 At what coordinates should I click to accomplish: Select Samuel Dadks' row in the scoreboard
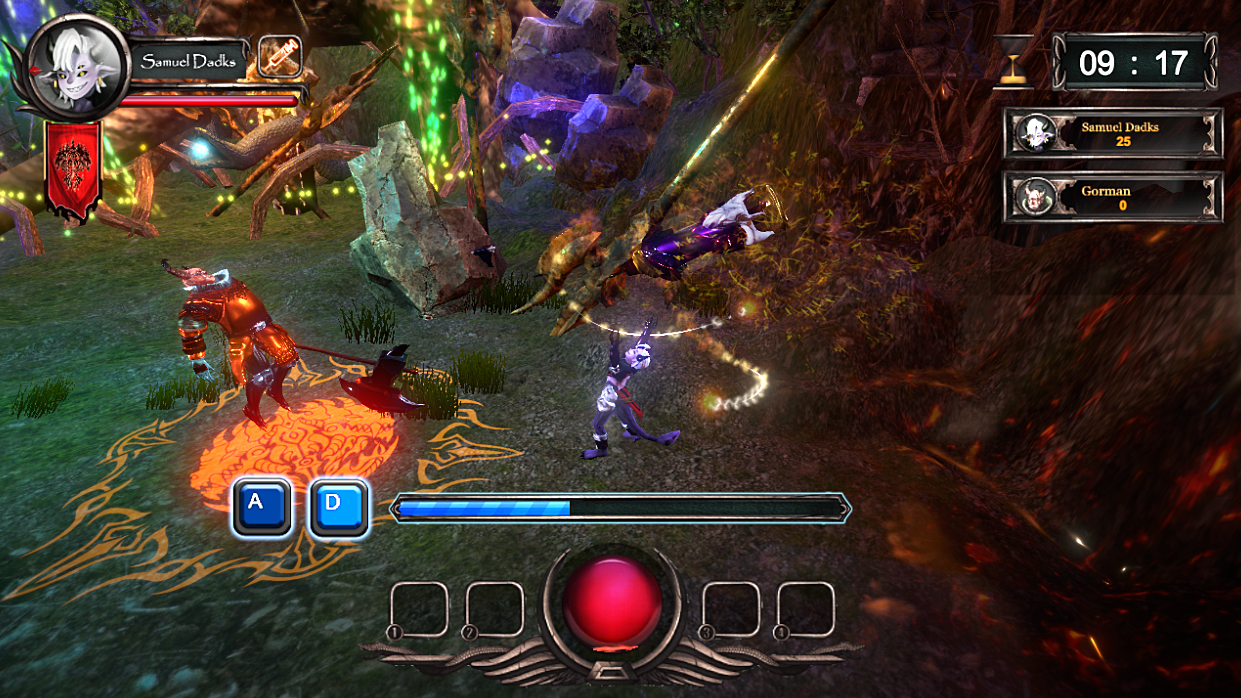pos(1113,133)
